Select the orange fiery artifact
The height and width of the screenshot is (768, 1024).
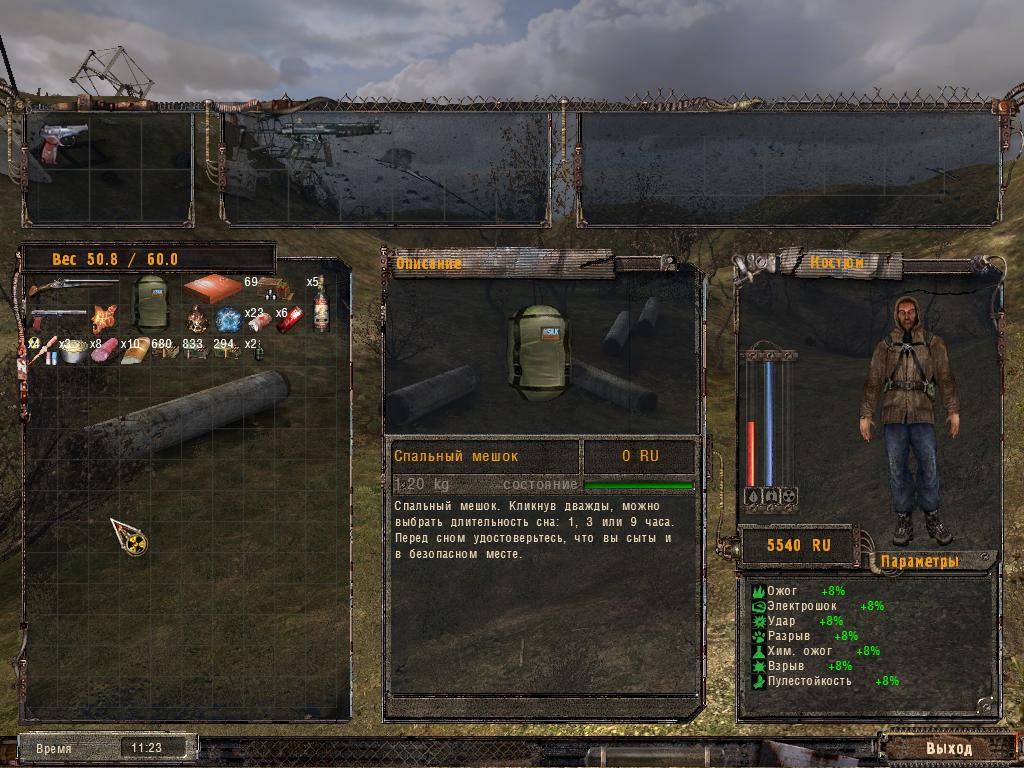coord(104,319)
